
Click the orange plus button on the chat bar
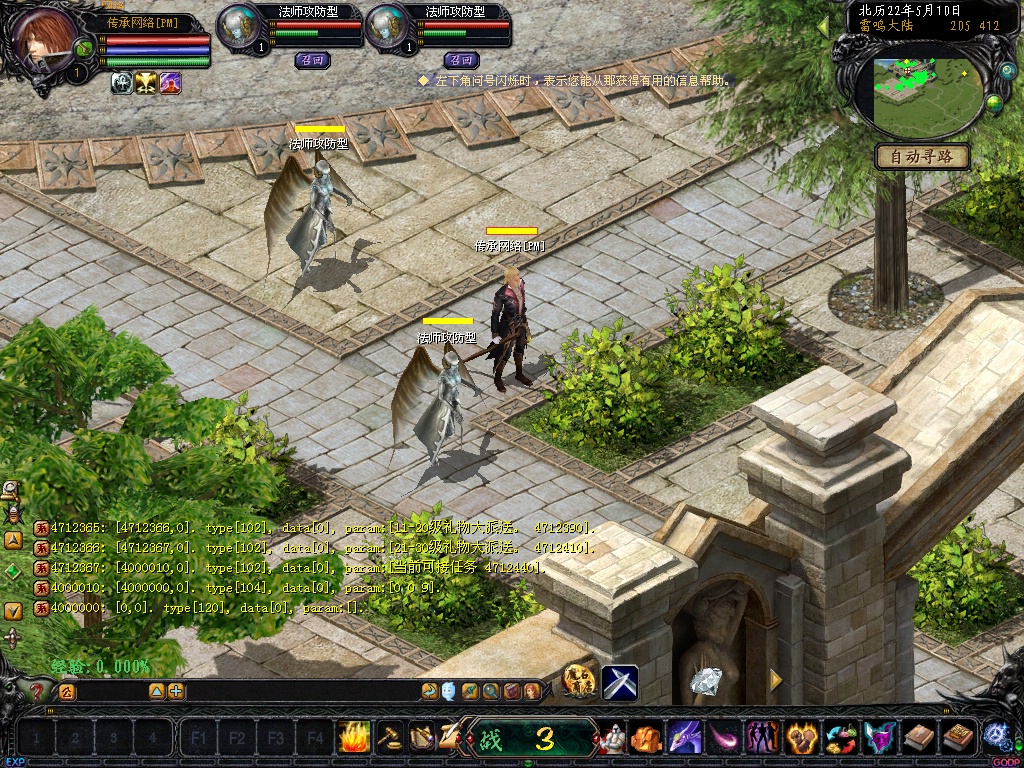pos(176,691)
